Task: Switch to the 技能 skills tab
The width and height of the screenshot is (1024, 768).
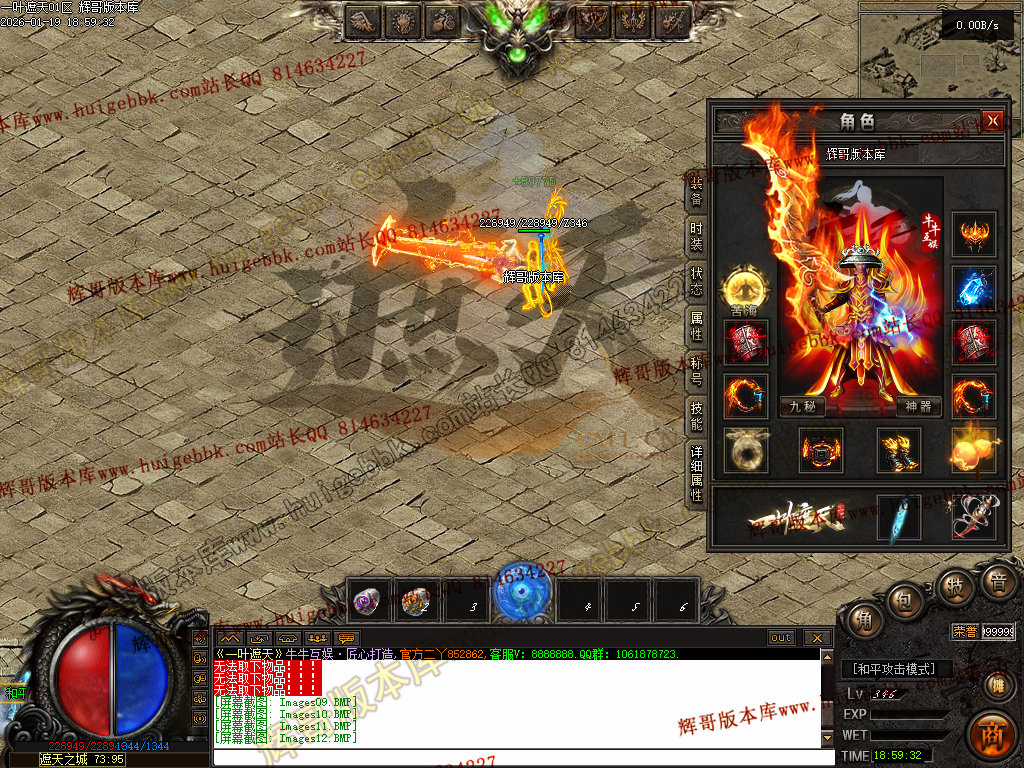Action: [696, 415]
